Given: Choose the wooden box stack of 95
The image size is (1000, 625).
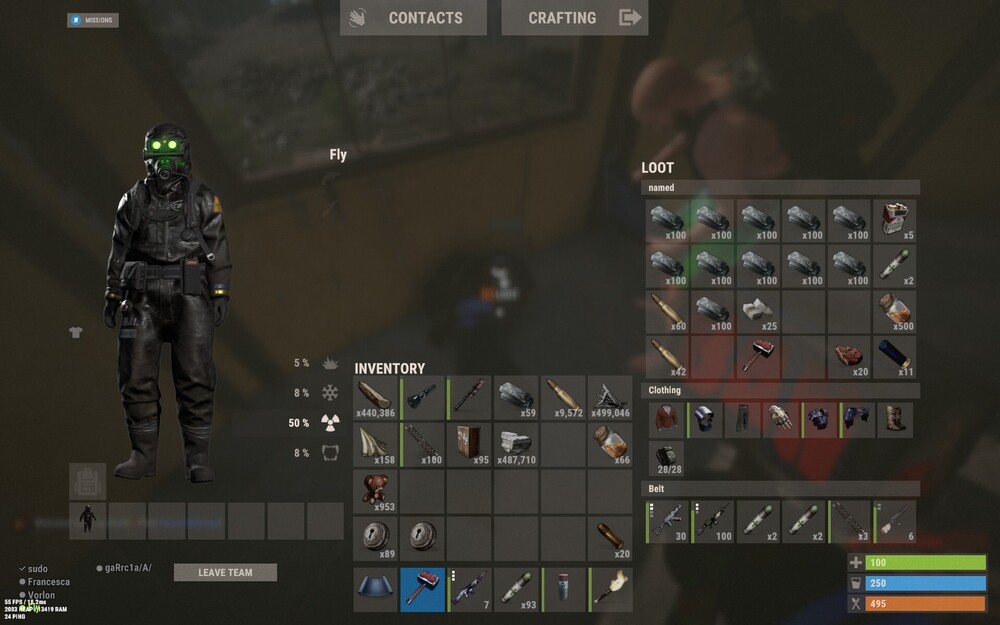Looking at the screenshot, I should 470,445.
